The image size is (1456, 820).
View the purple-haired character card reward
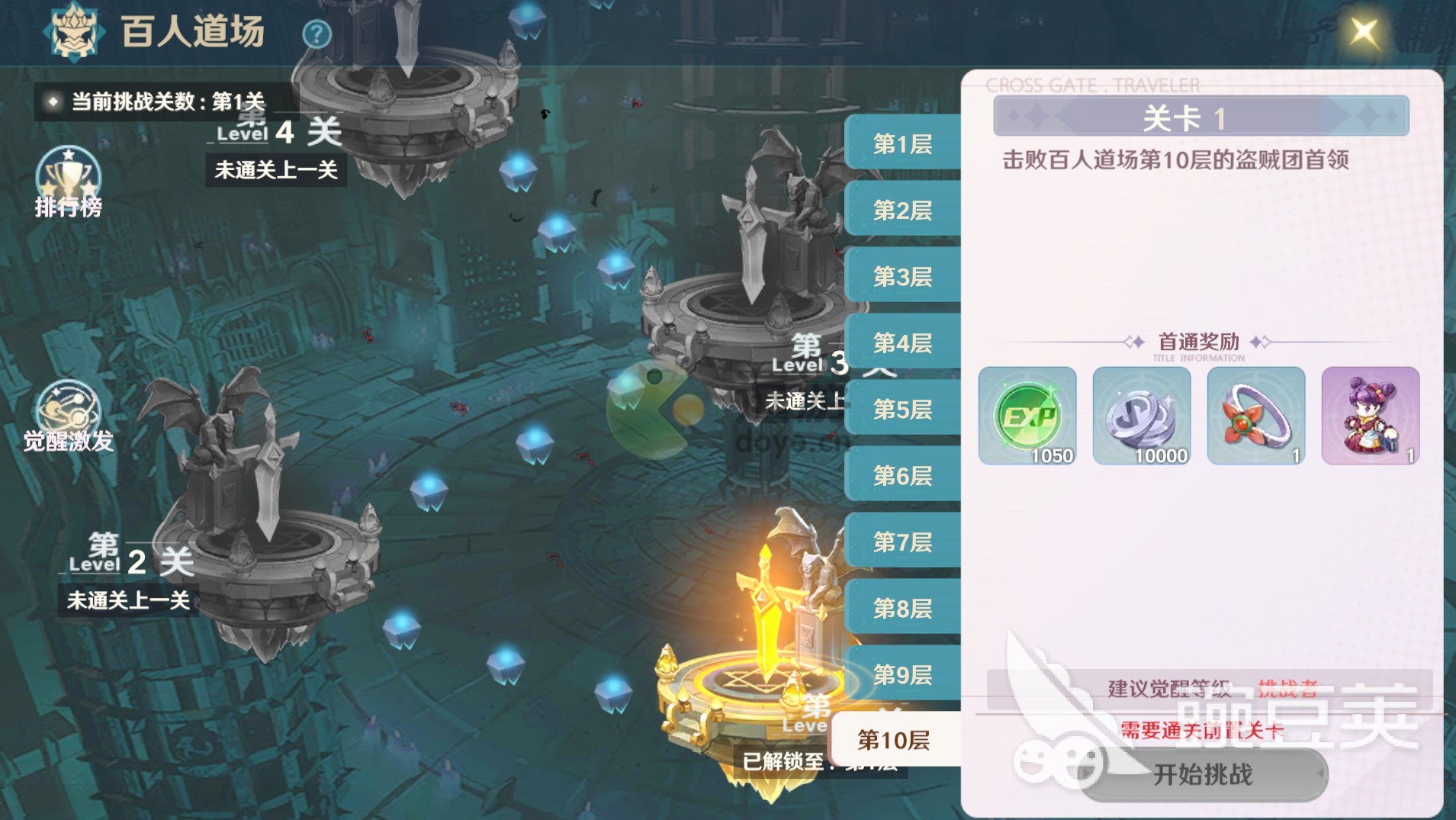(x=1370, y=416)
